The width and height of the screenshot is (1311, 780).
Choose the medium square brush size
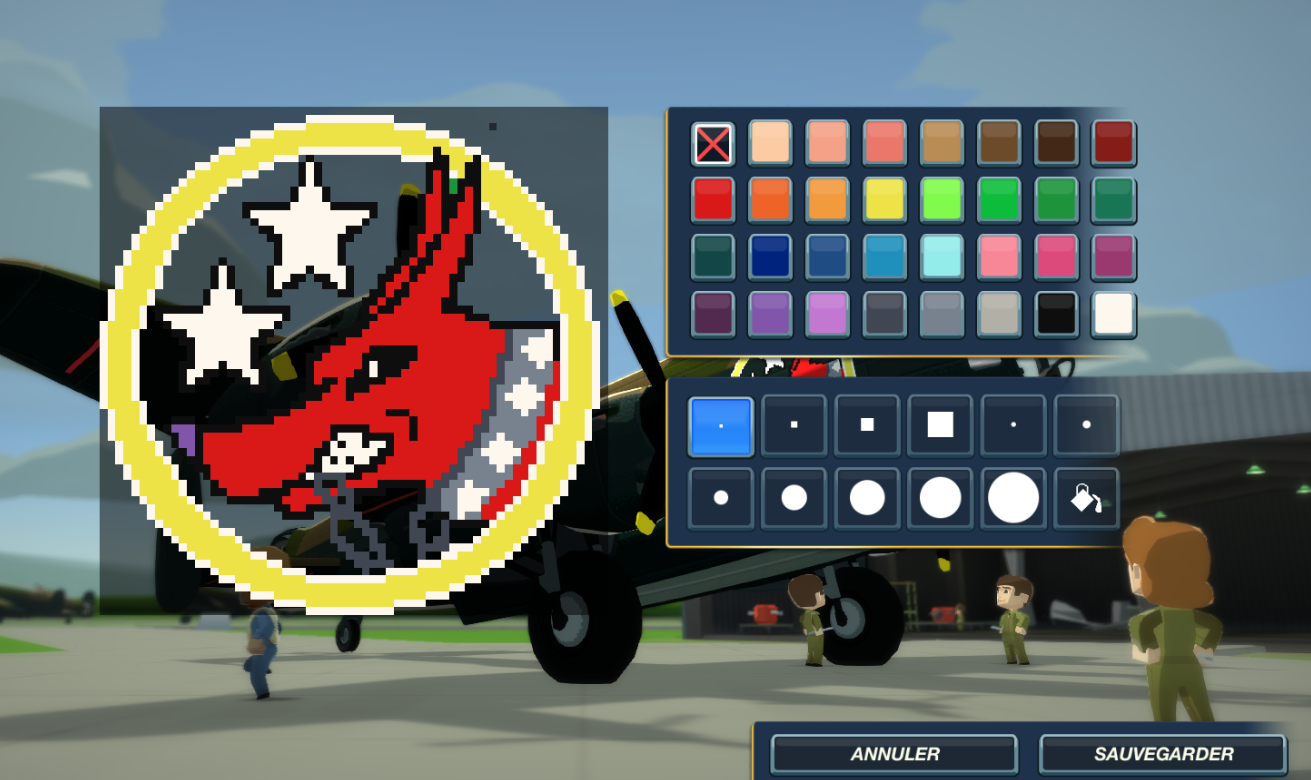pyautogui.click(x=866, y=425)
